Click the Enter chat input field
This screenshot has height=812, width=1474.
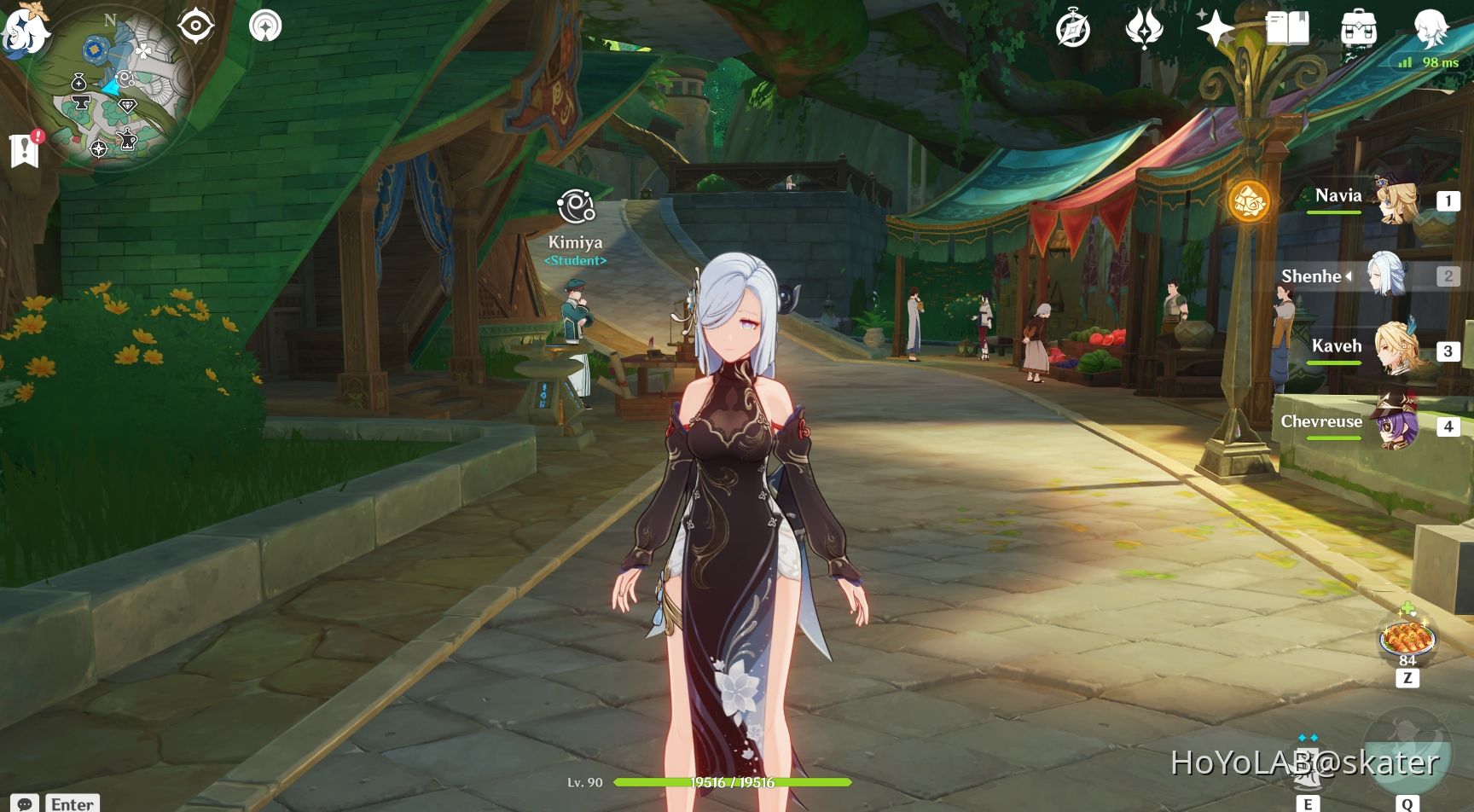pos(72,804)
